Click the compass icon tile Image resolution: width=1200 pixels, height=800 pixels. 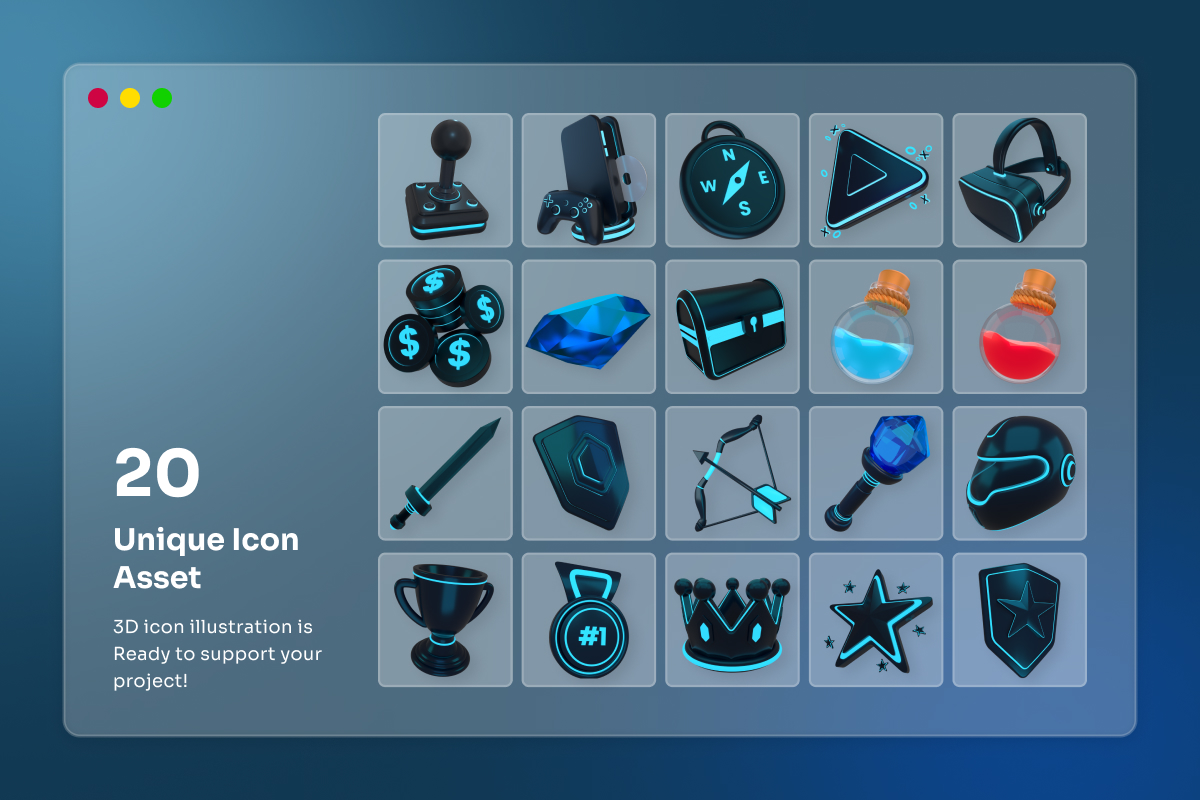[732, 180]
